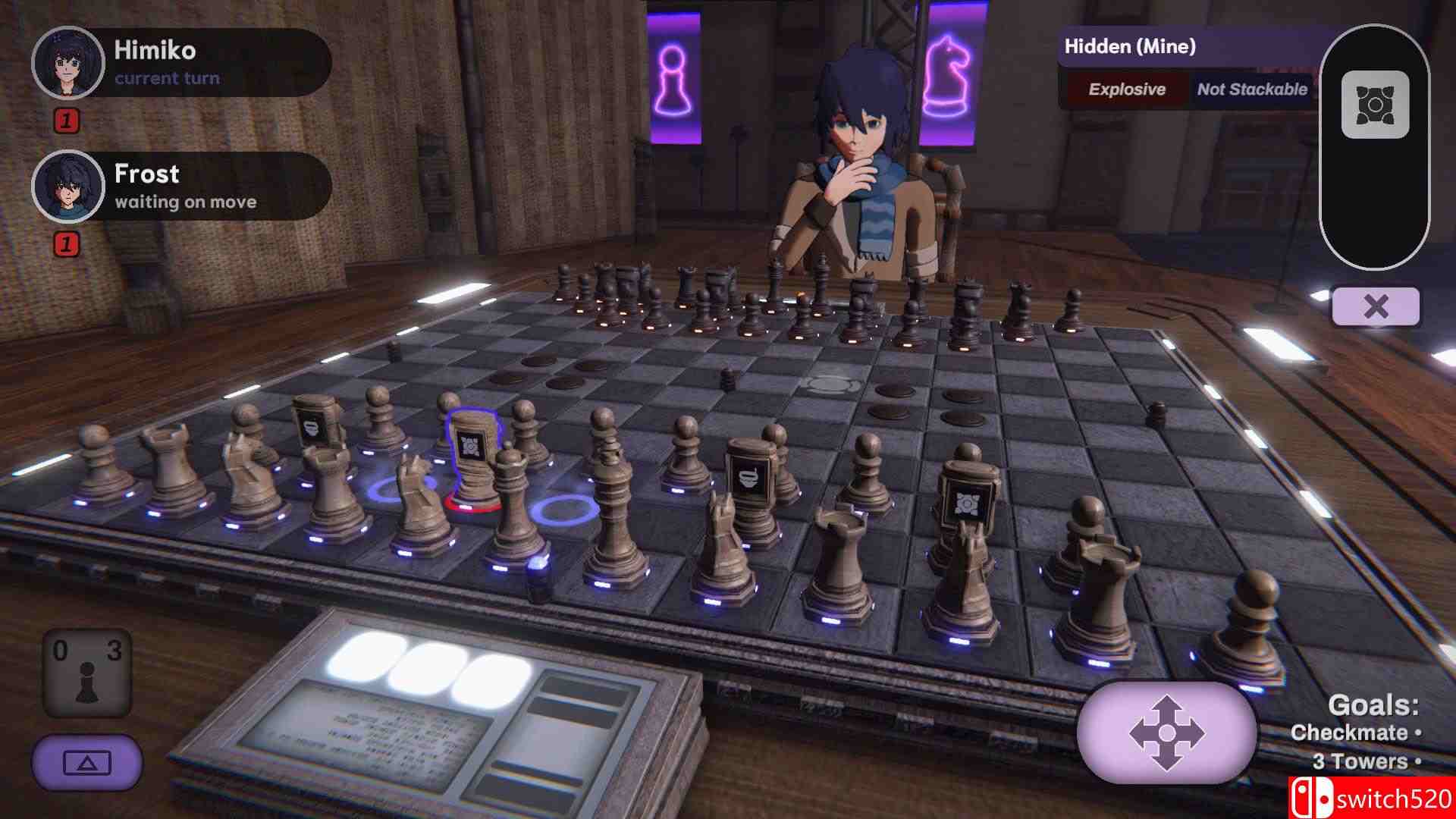Toggle the Explosive attribute tag
The width and height of the screenshot is (1456, 819).
(x=1127, y=89)
